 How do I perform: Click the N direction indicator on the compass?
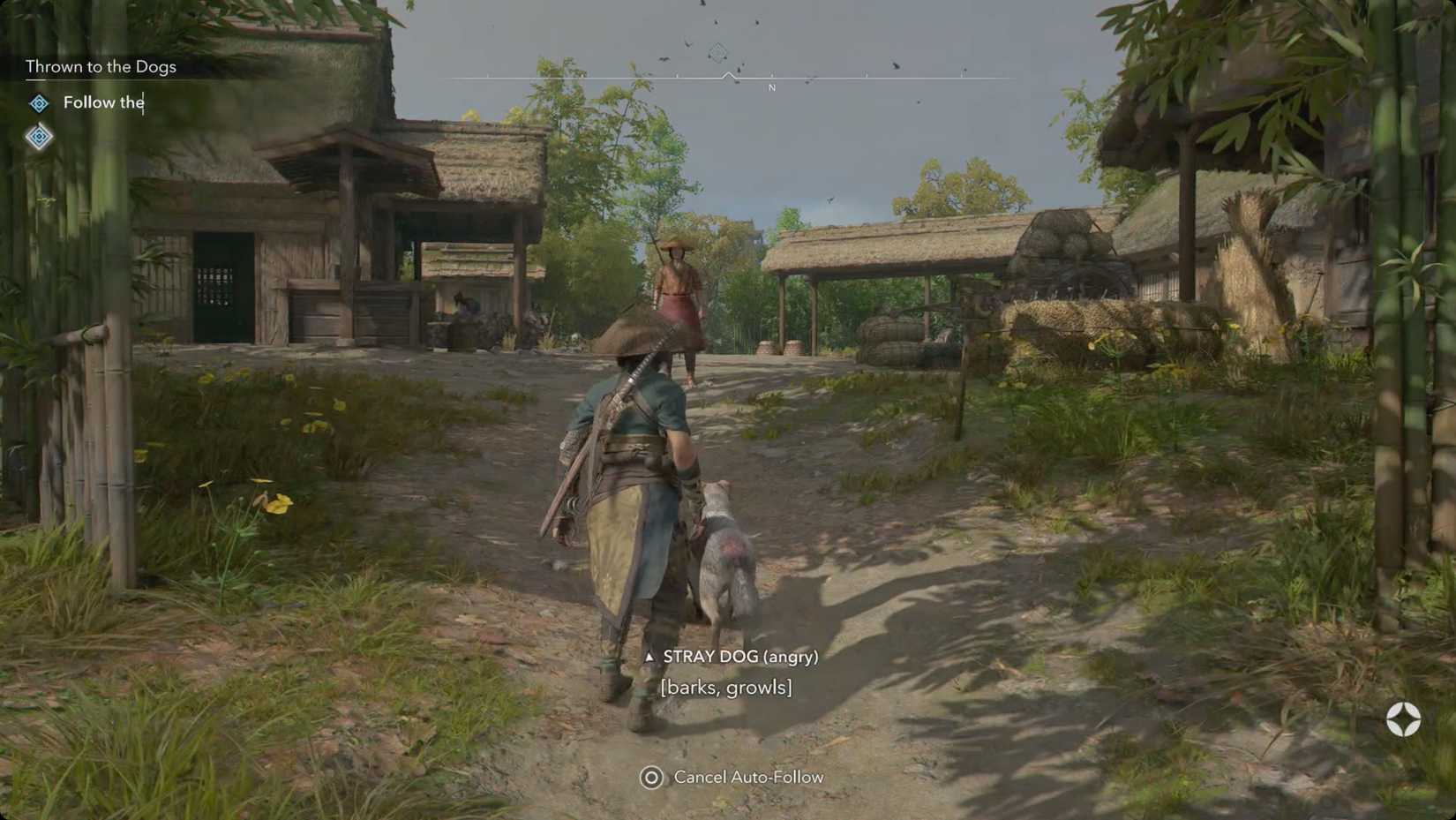(771, 88)
